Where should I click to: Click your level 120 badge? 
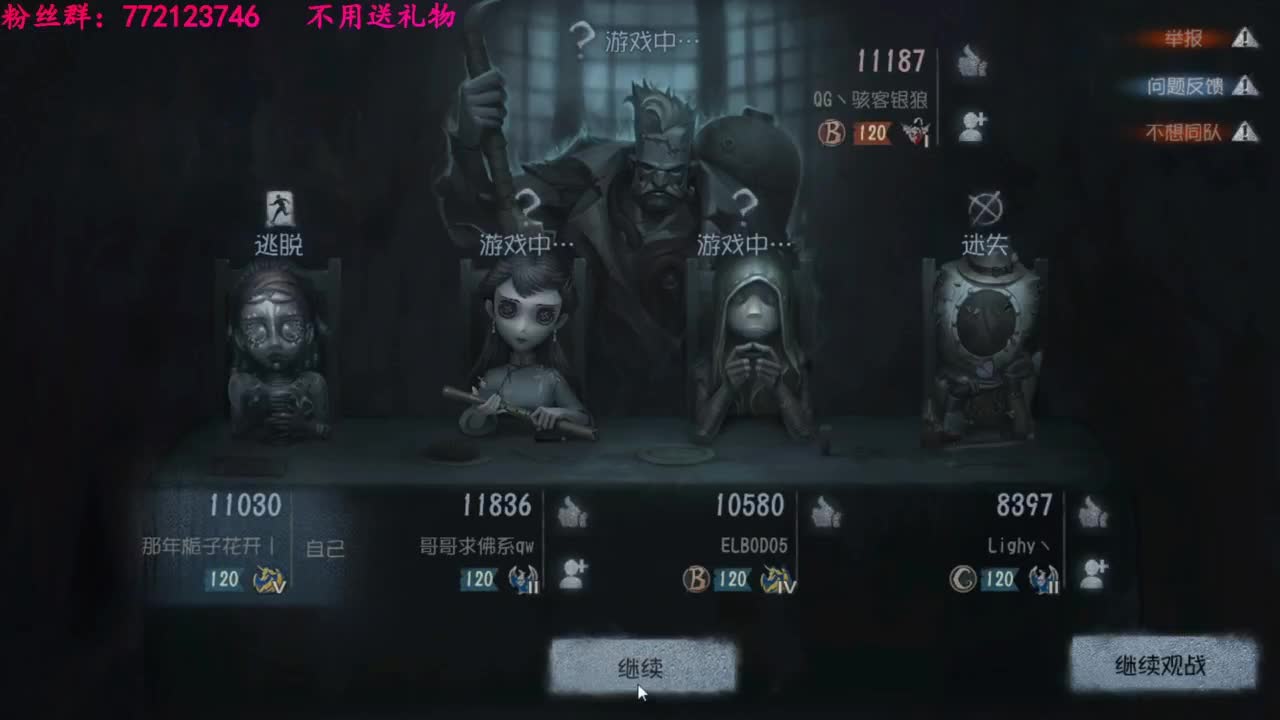pyautogui.click(x=222, y=577)
